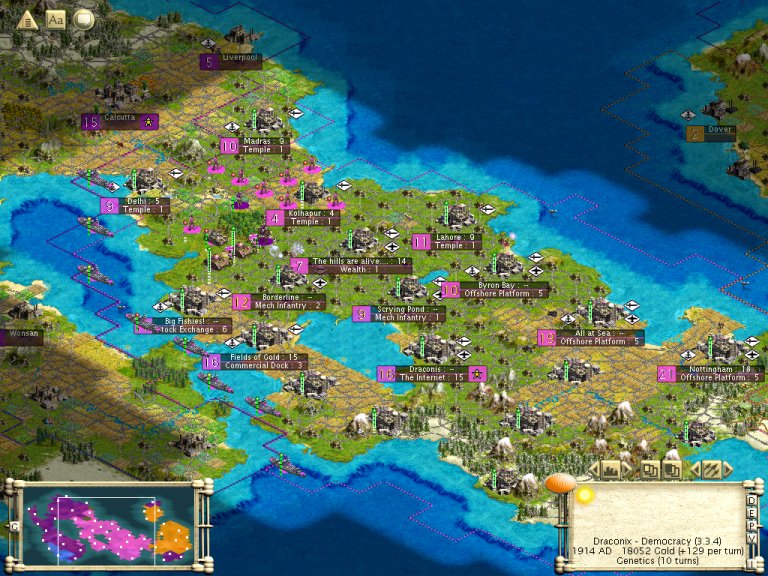Open the city skyline button

609,469
